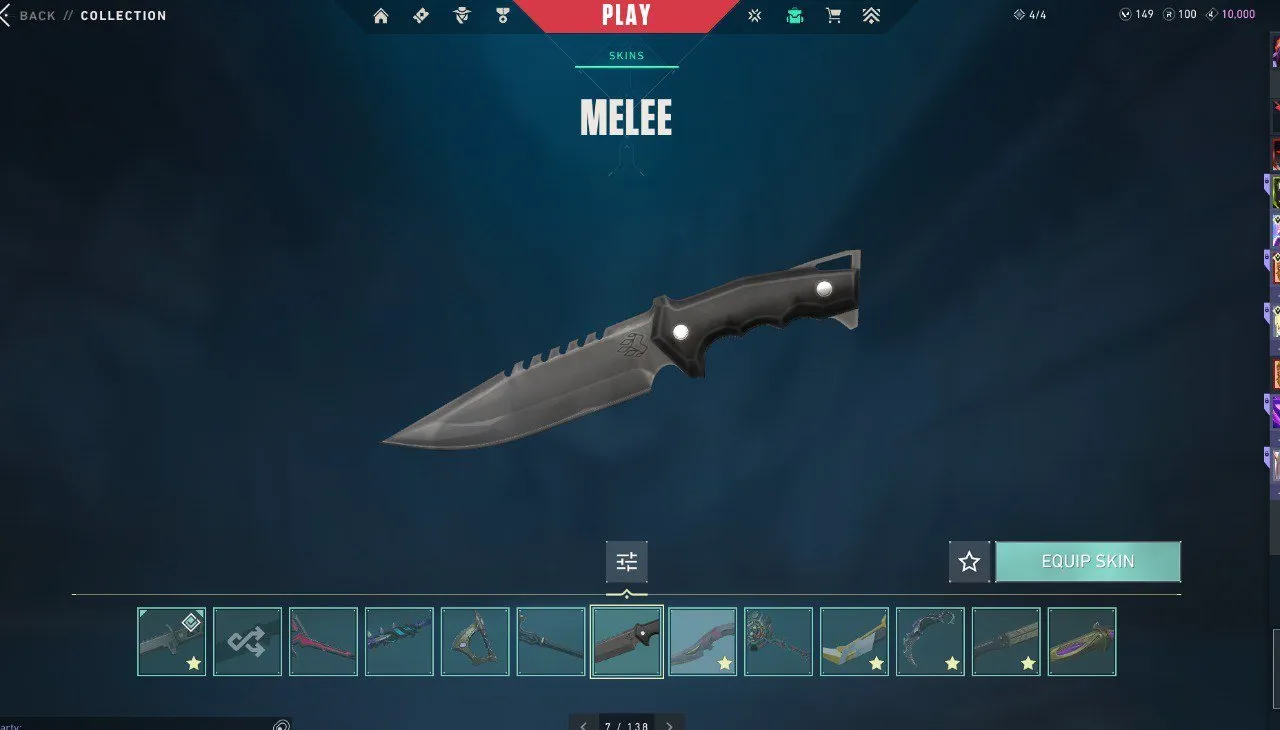Image resolution: width=1280 pixels, height=730 pixels.
Task: Click the PLAY button
Action: (626, 15)
